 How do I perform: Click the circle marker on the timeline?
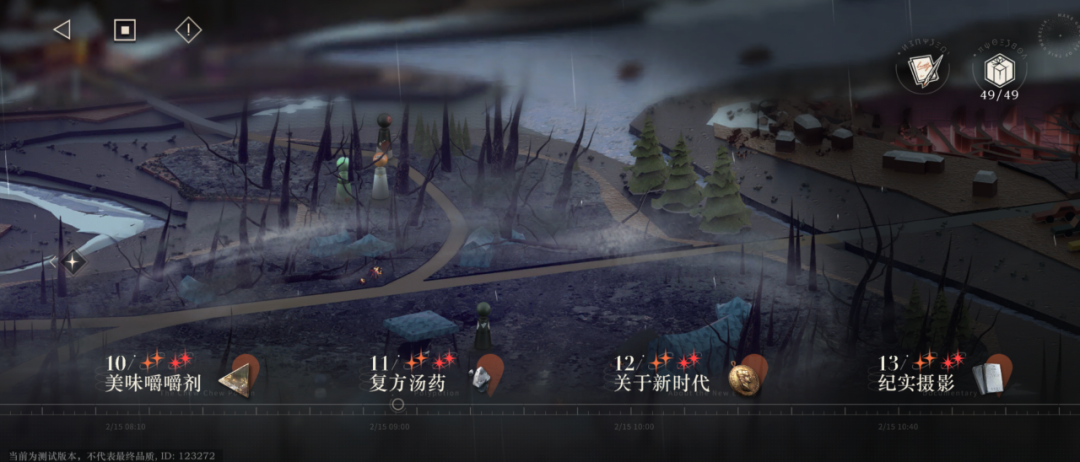click(x=398, y=405)
